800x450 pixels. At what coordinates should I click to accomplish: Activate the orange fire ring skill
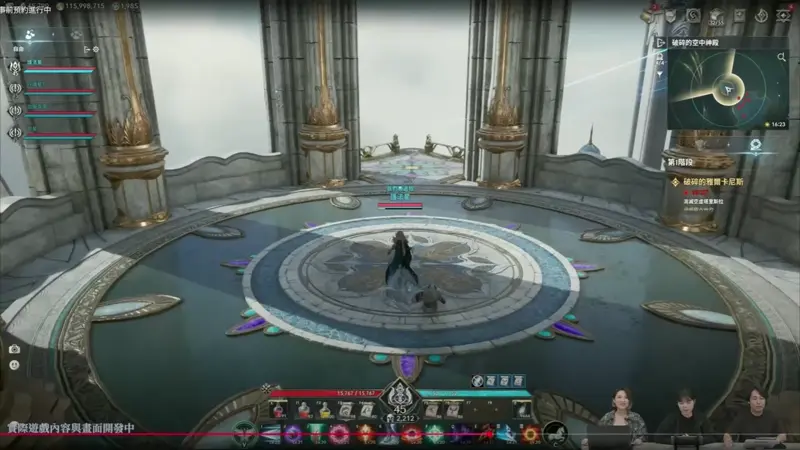531,434
